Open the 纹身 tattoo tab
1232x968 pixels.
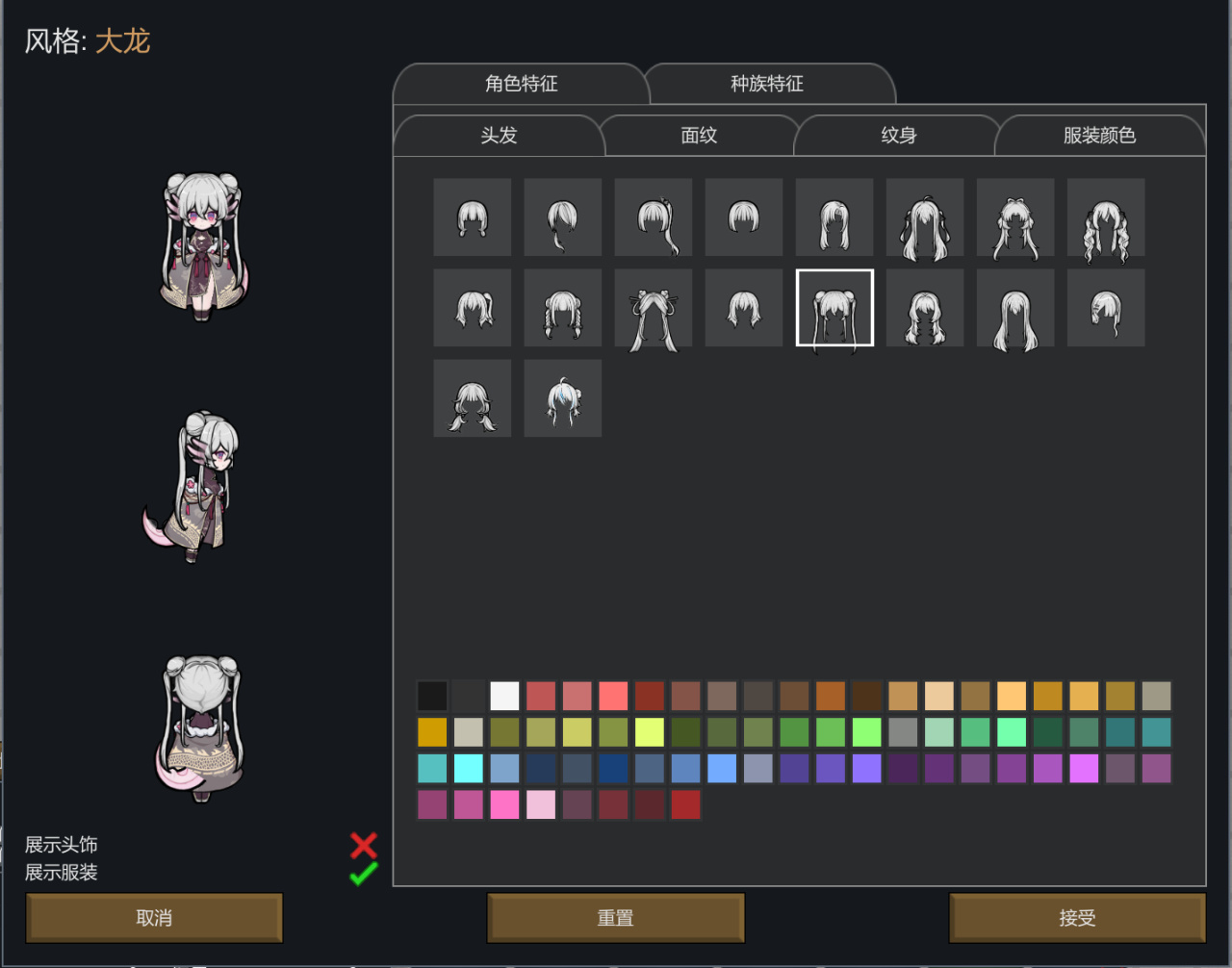(899, 136)
